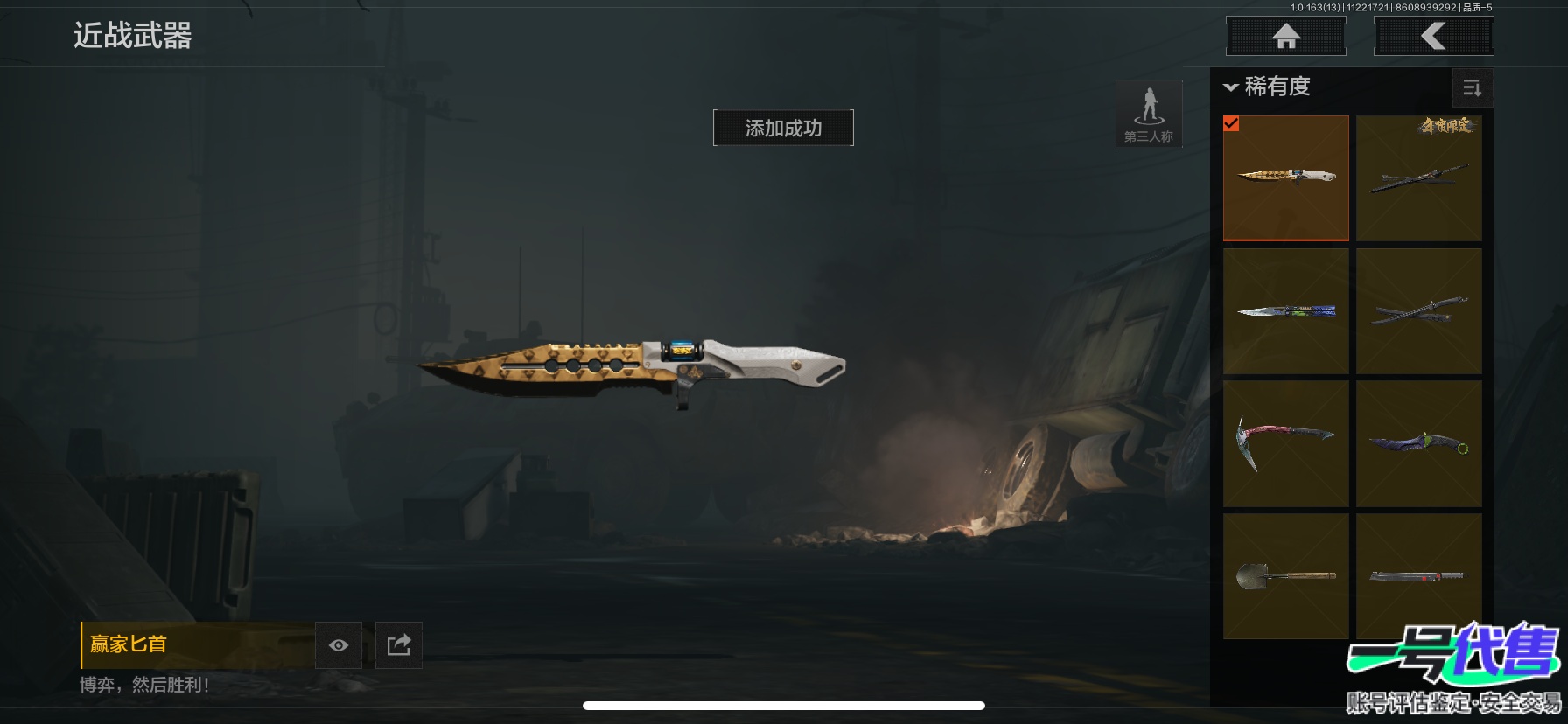Switch to third-person view (第三人称)
The height and width of the screenshot is (724, 1568).
click(1149, 115)
